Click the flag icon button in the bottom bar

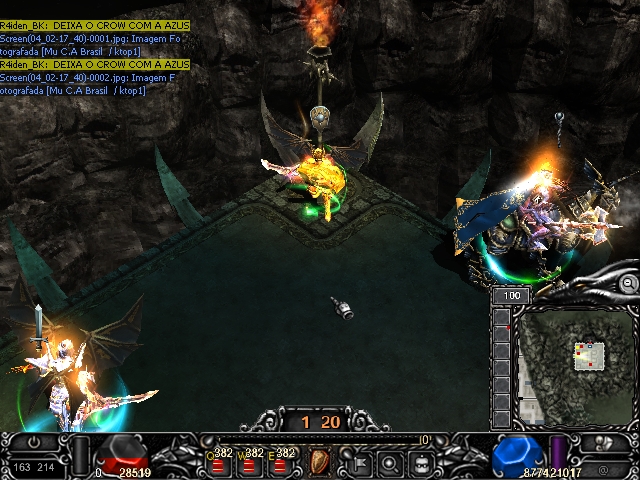pyautogui.click(x=357, y=463)
